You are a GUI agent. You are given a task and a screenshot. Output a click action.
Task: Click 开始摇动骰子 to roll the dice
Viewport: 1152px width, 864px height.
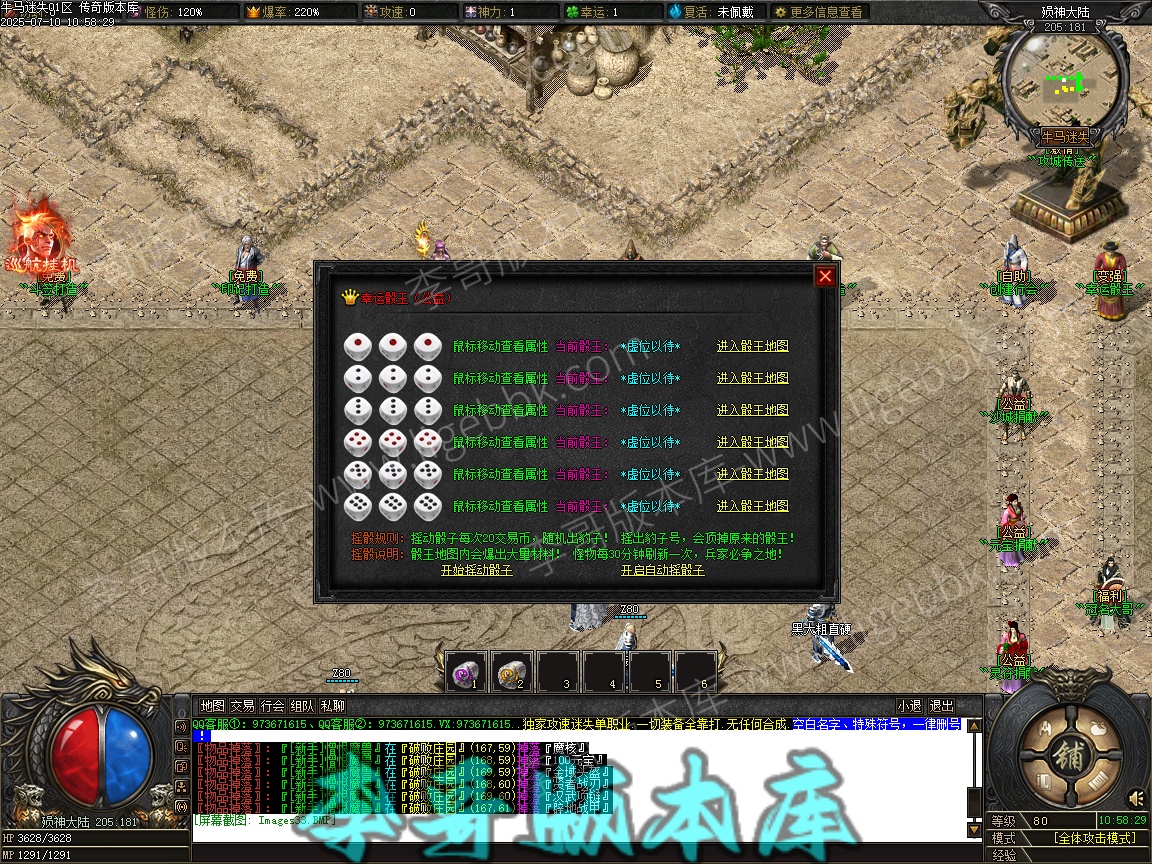476,570
